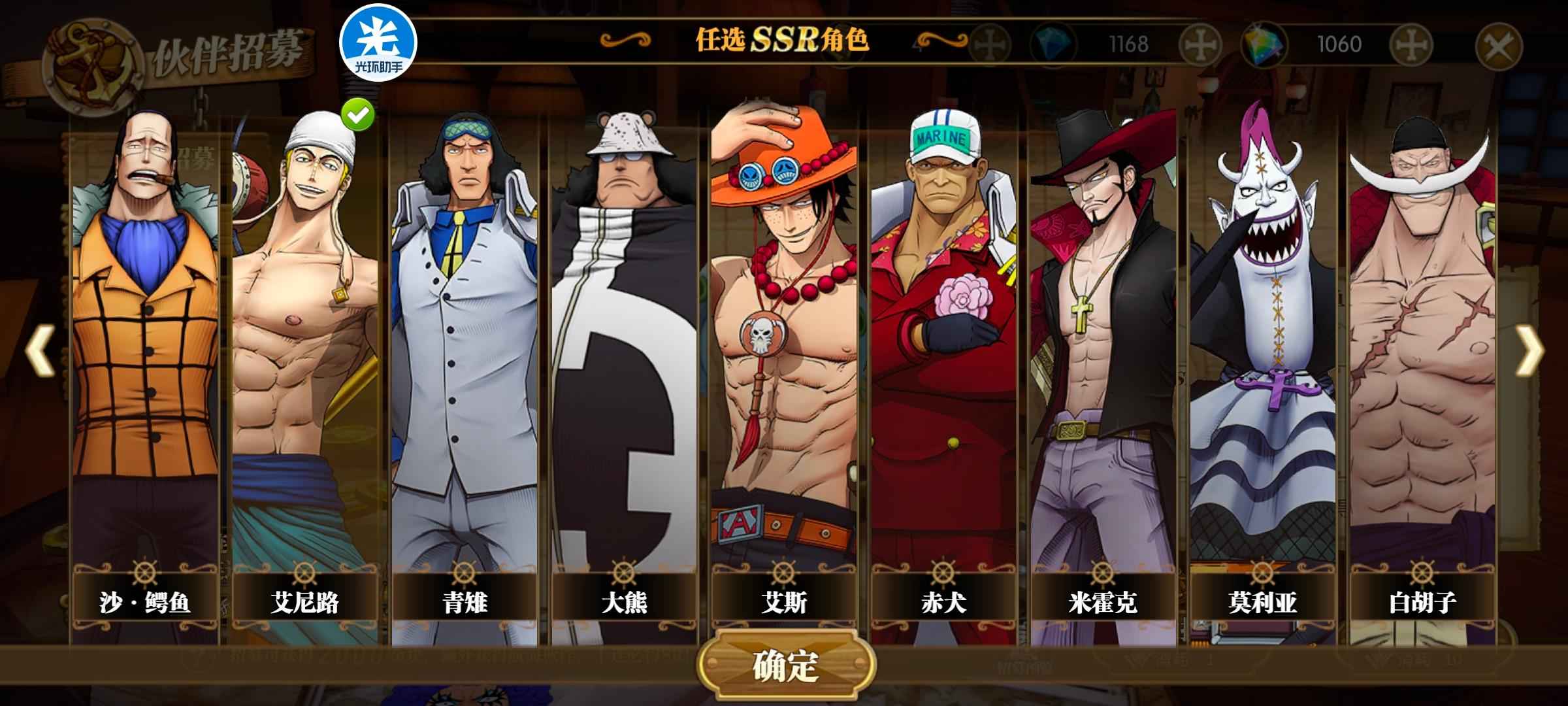
Task: Add more blue diamonds with plus button
Action: click(1200, 45)
